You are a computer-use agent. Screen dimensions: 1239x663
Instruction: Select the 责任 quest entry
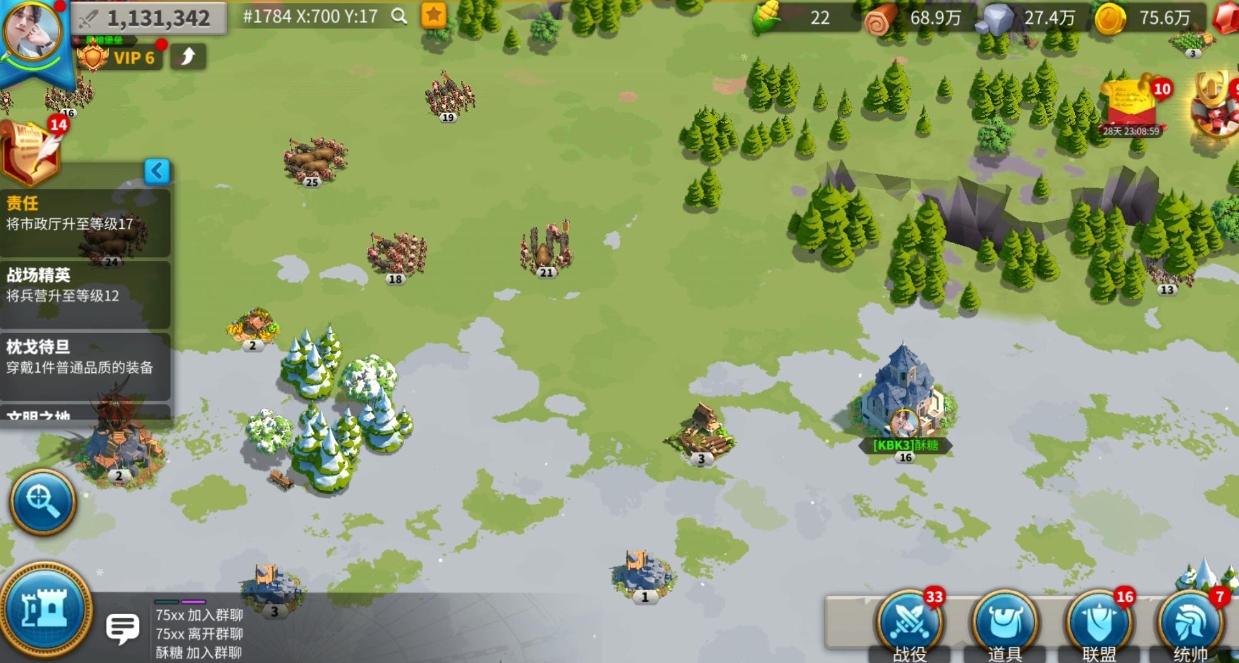coord(85,213)
